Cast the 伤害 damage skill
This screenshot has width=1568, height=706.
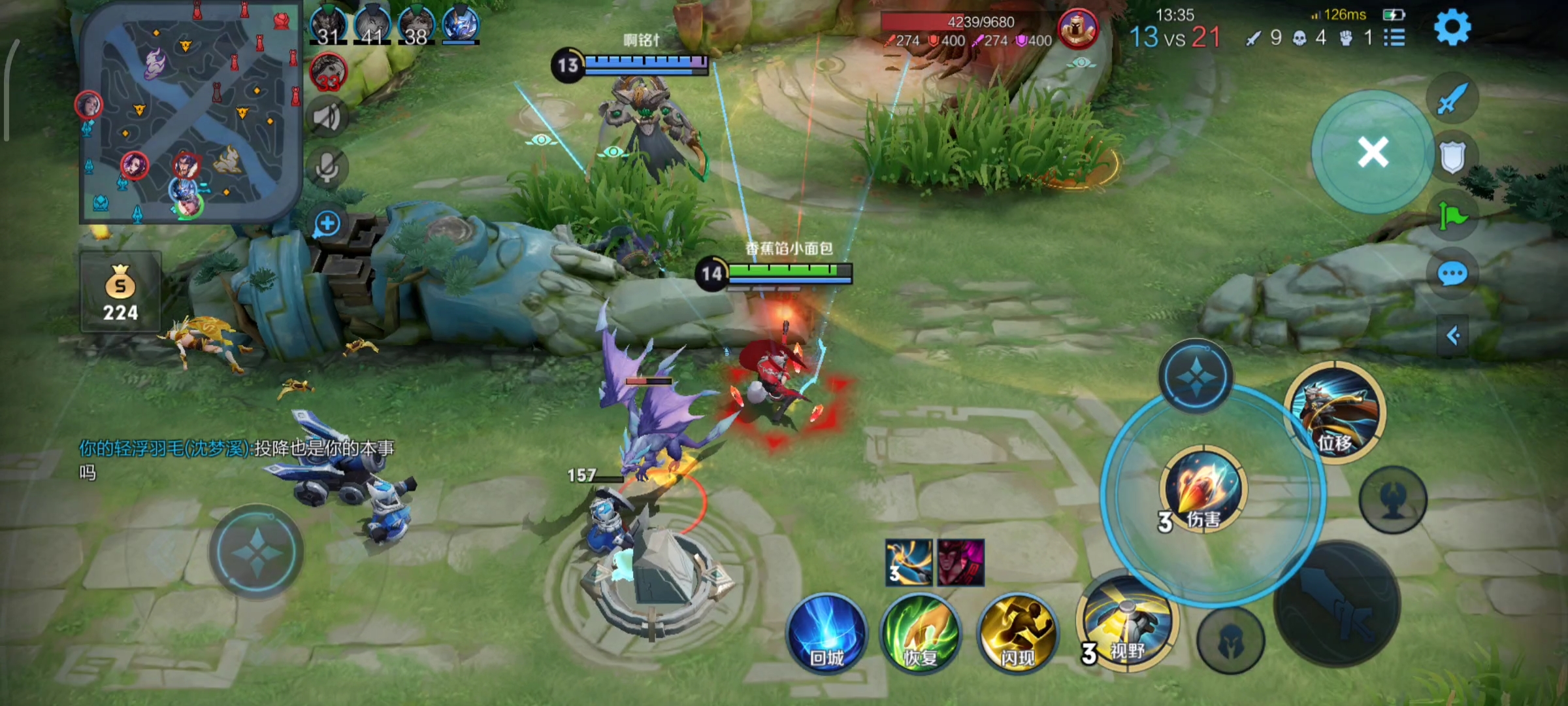tap(1203, 489)
